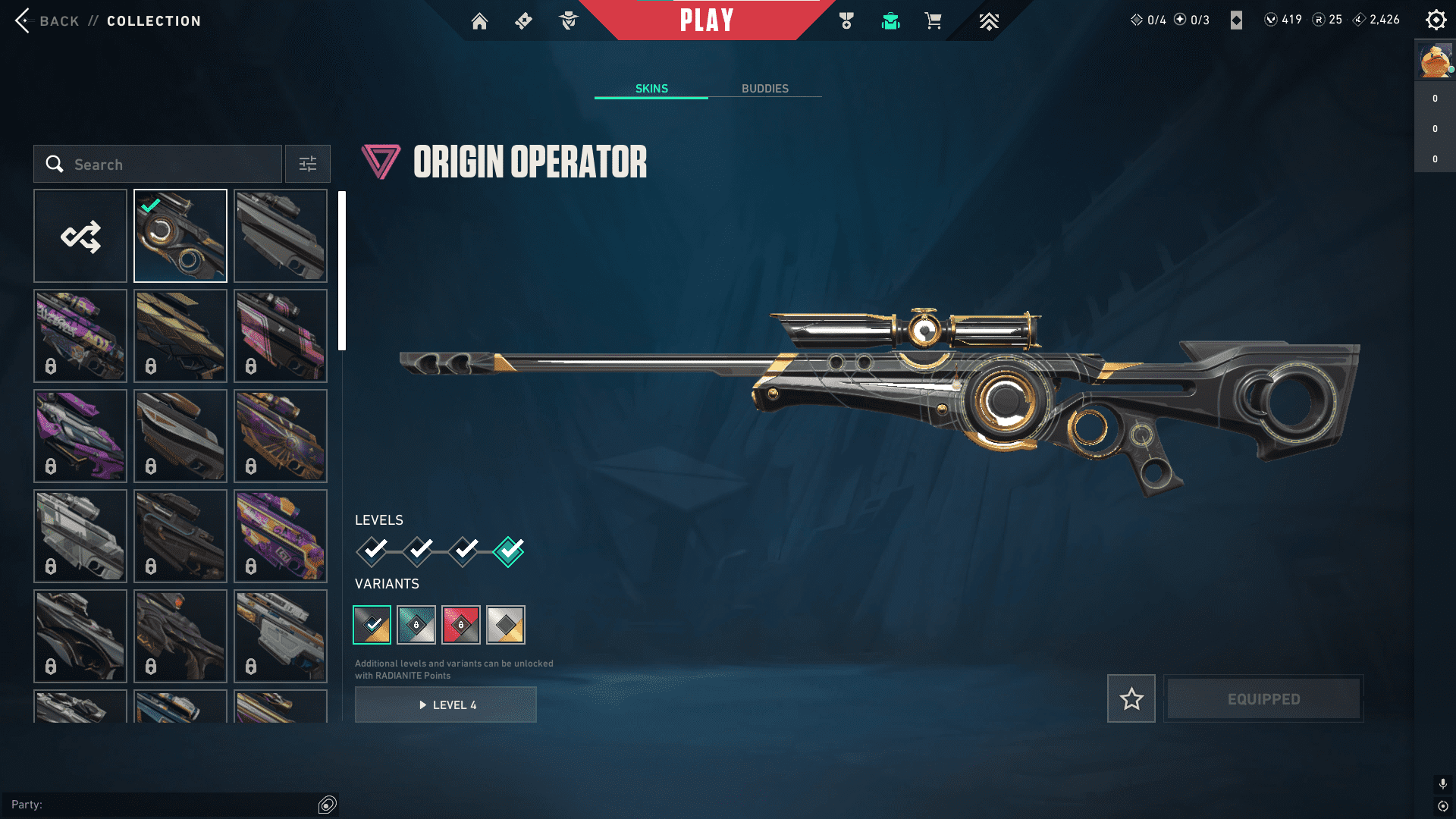The width and height of the screenshot is (1456, 819).
Task: Select the locked teal variant swatch
Action: click(416, 625)
